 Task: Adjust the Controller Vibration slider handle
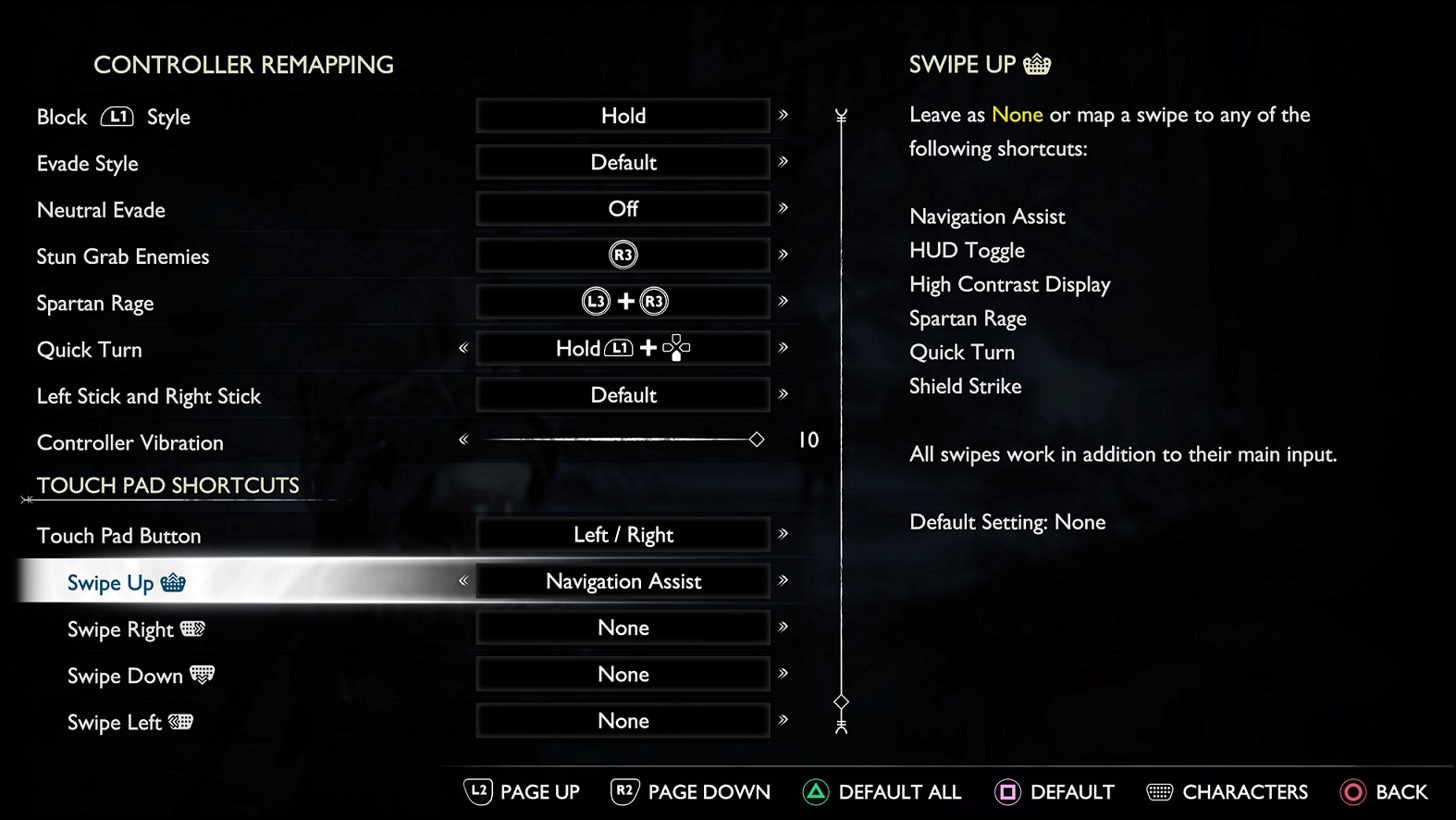tap(757, 440)
